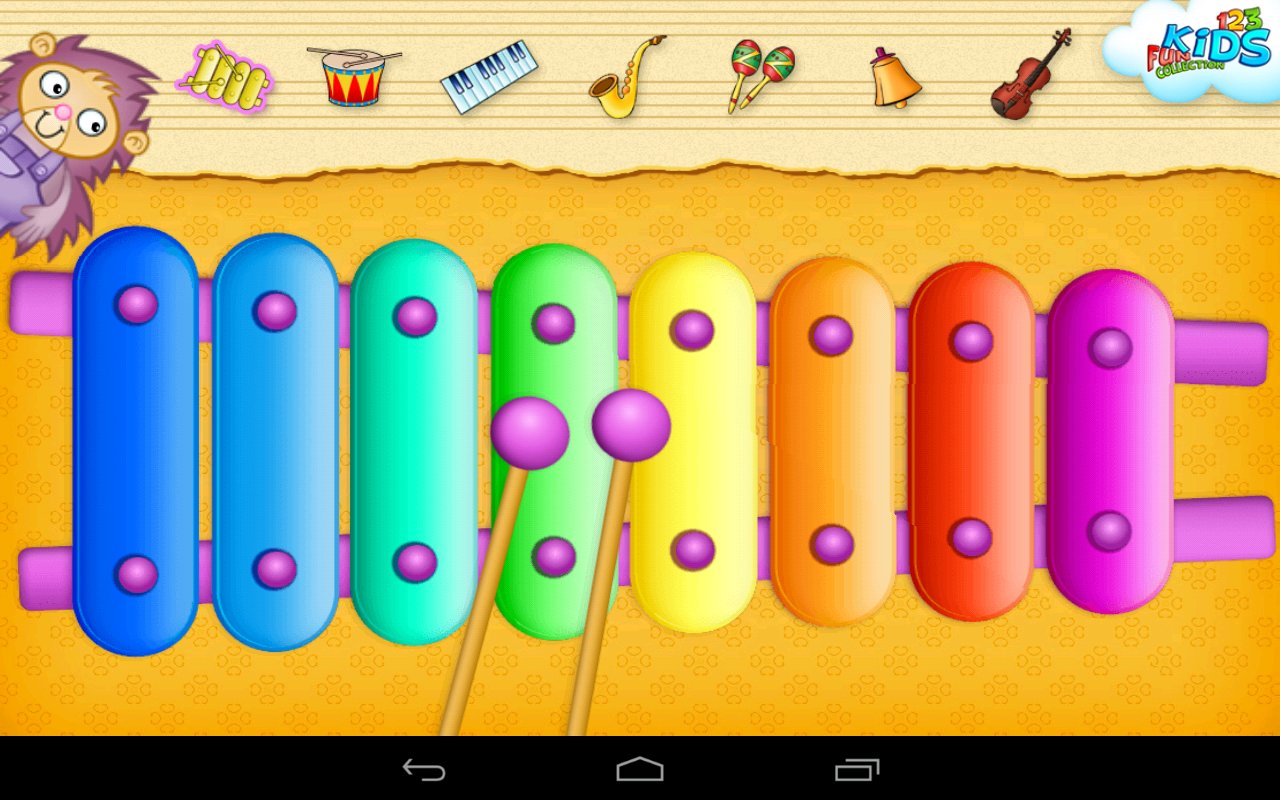Strike the red xylophone bar
Image resolution: width=1280 pixels, height=800 pixels.
coord(971,440)
